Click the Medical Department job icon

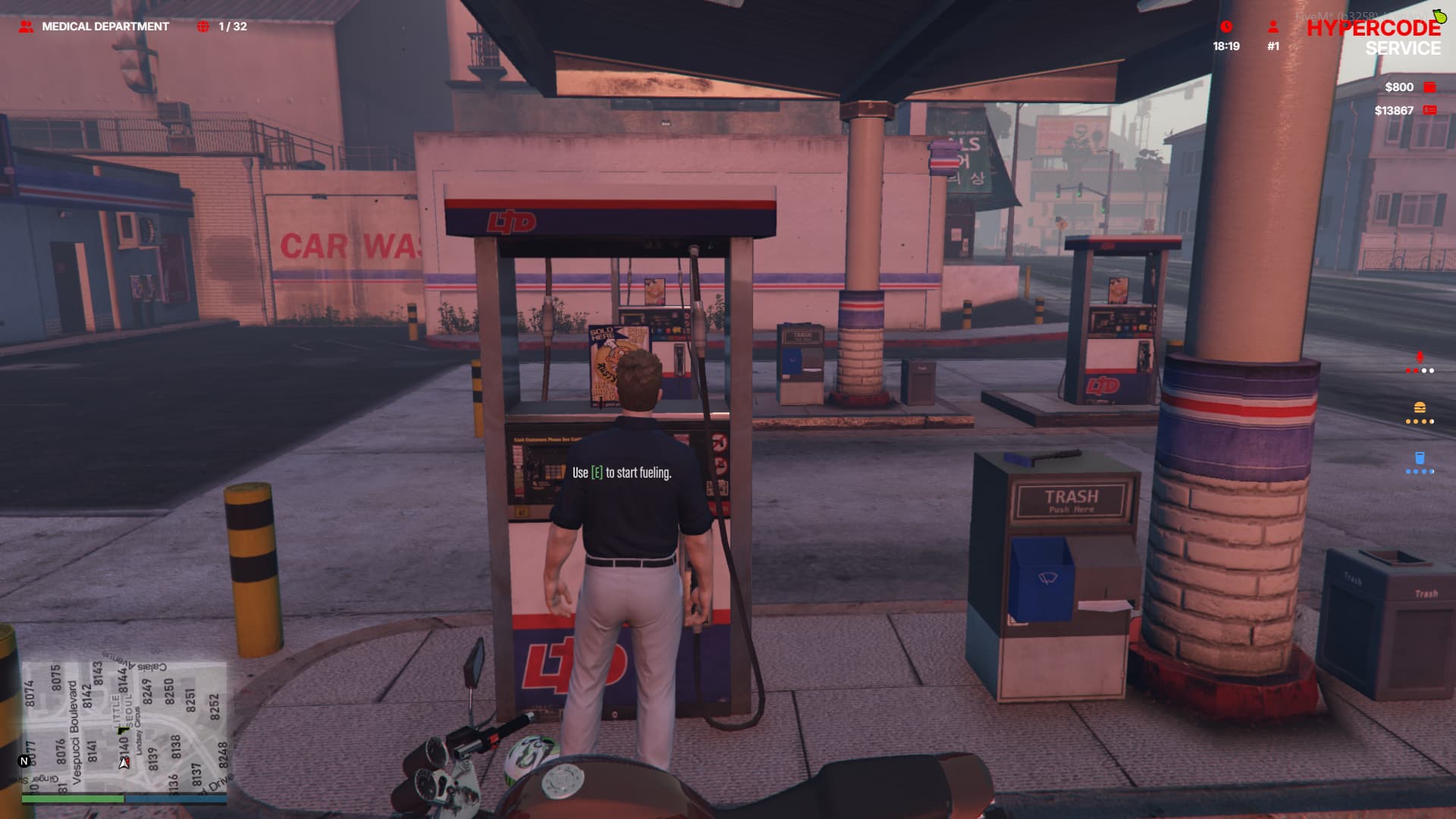coord(26,27)
